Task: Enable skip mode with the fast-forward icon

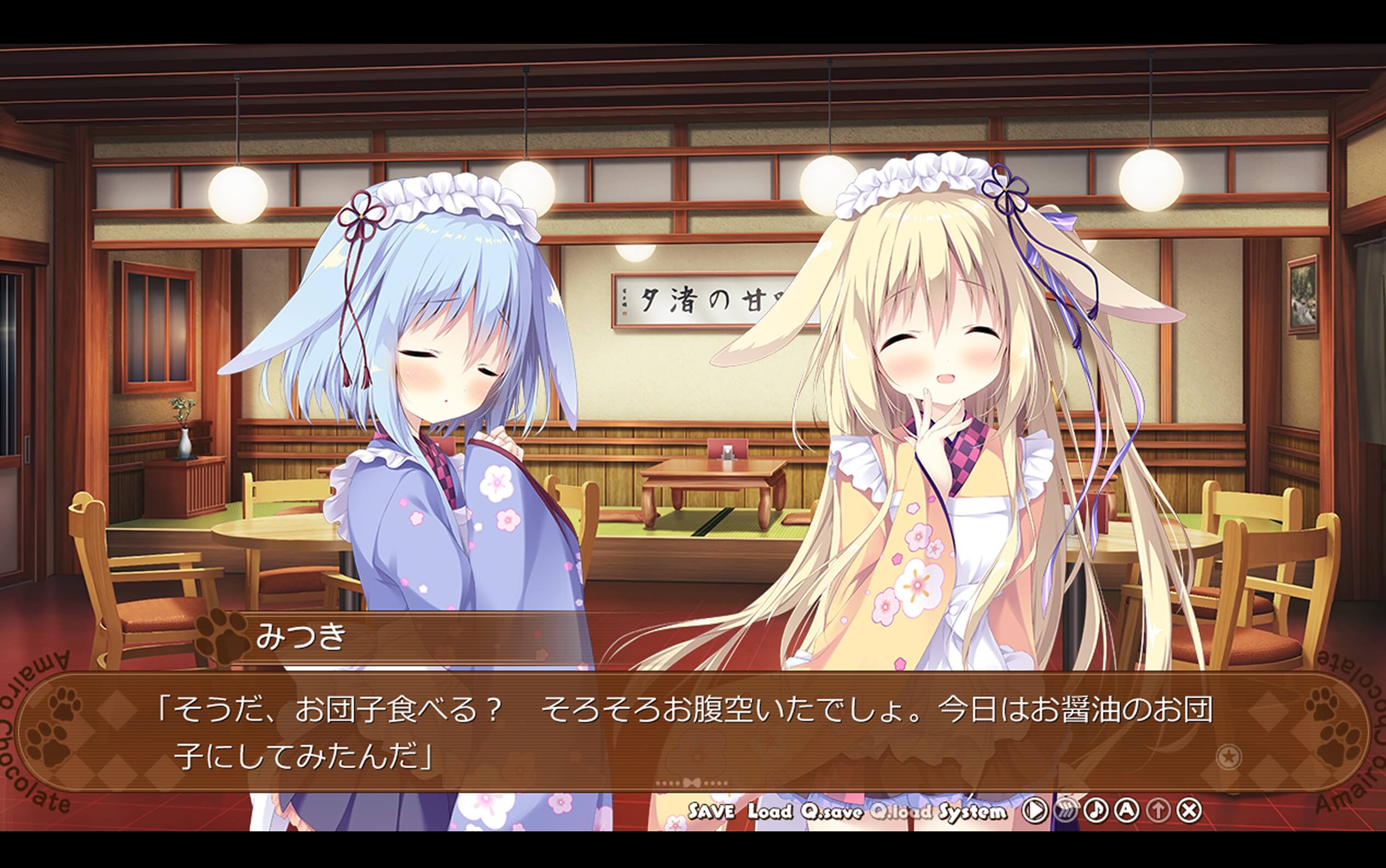Action: point(1066,812)
